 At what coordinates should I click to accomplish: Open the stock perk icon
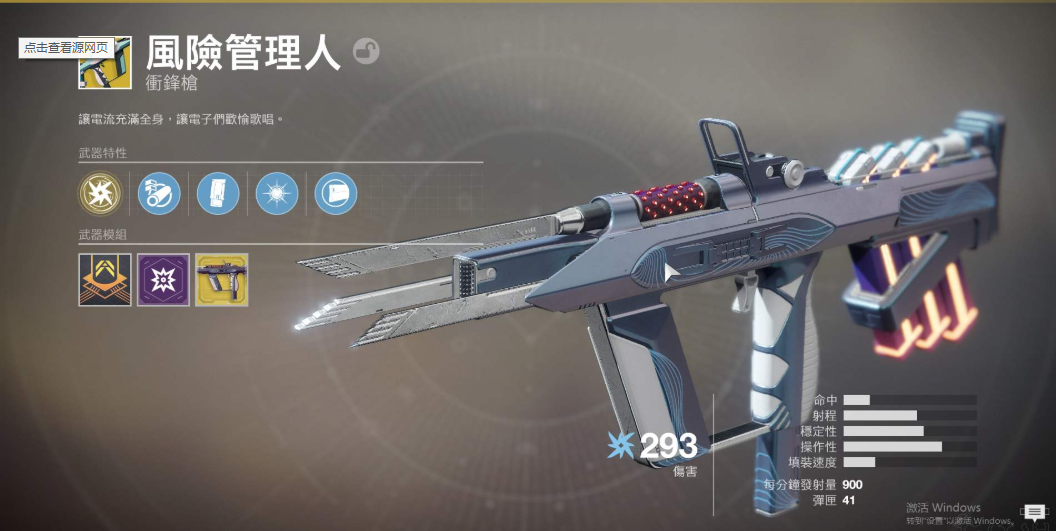click(x=336, y=193)
